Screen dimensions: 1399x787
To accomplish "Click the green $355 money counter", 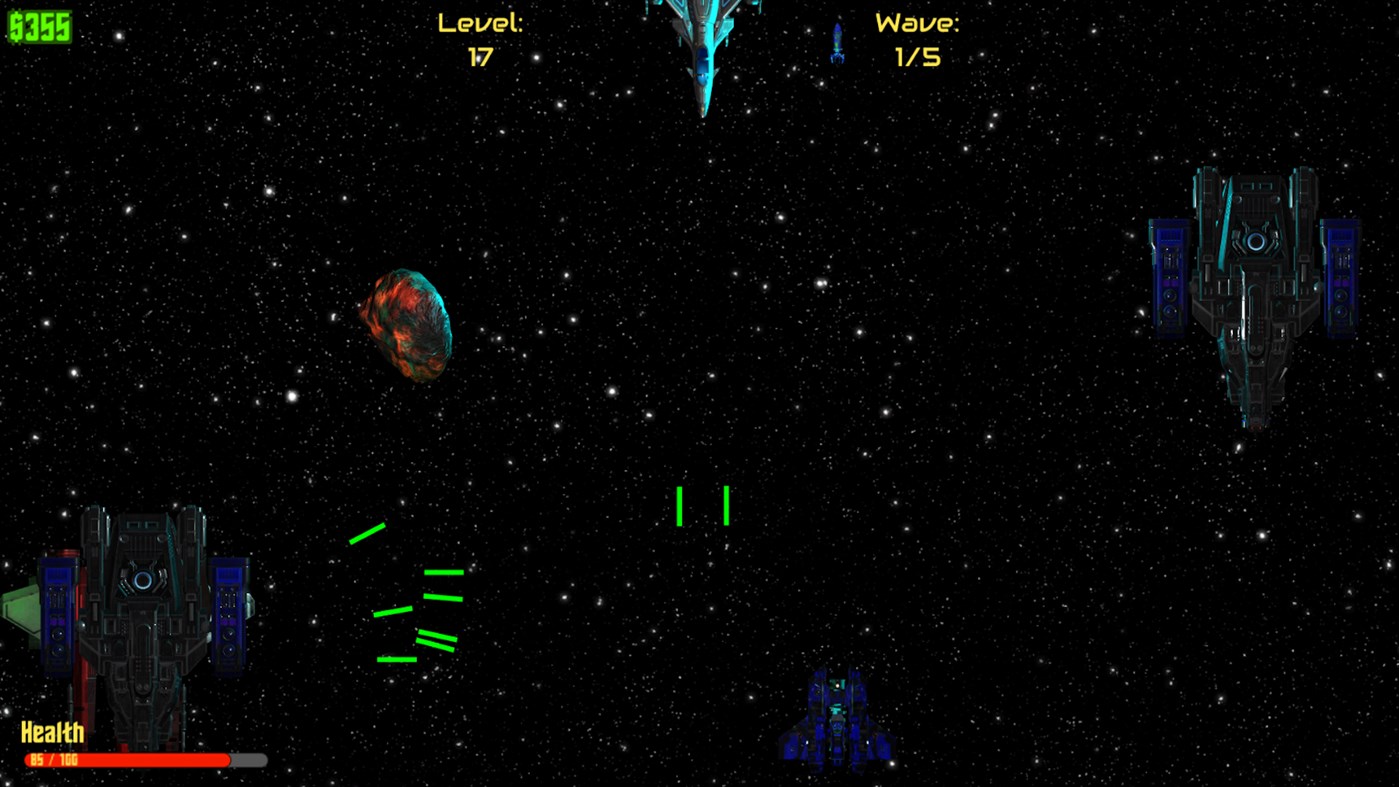I will (39, 27).
